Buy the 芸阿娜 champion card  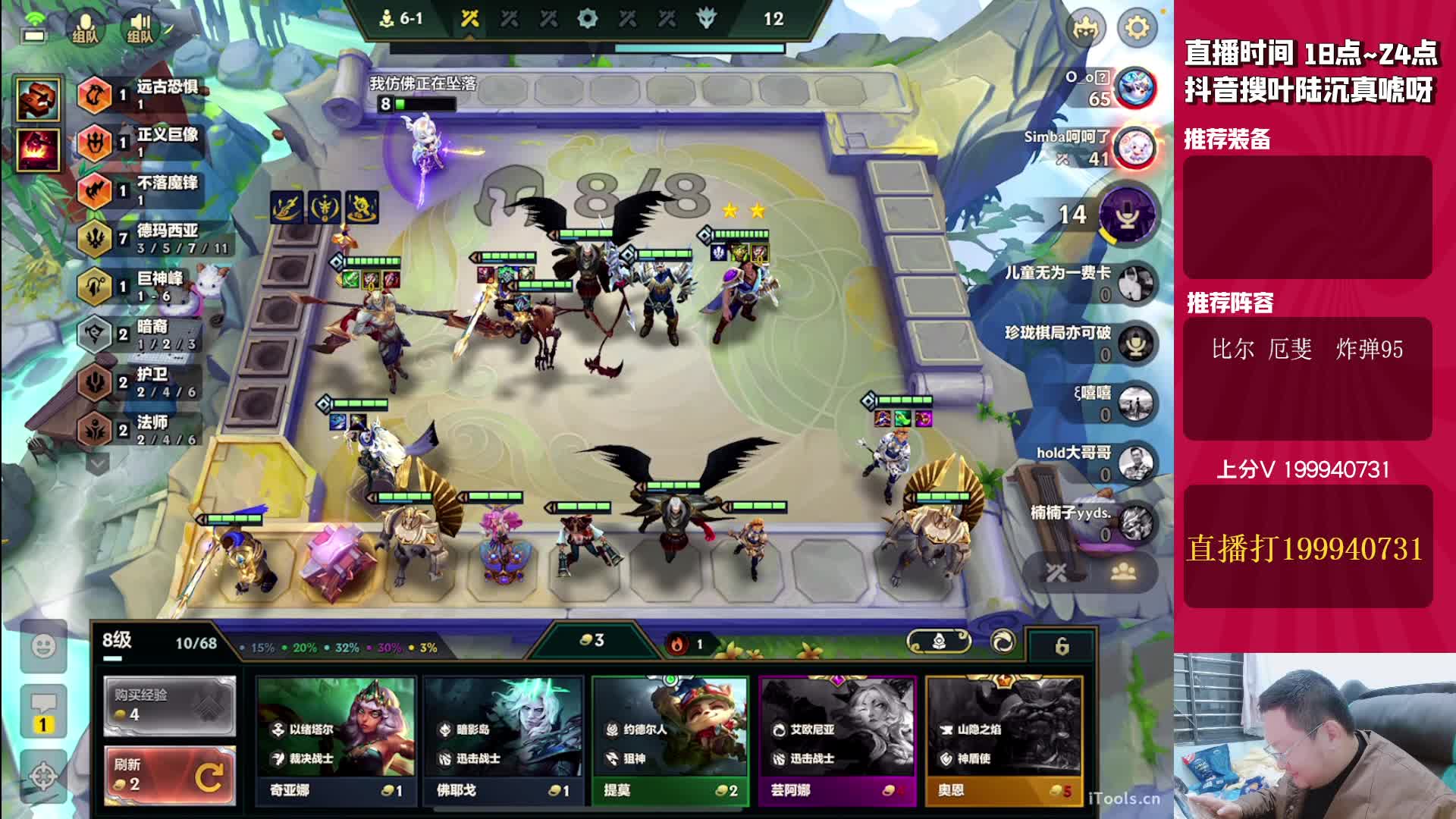click(837, 737)
